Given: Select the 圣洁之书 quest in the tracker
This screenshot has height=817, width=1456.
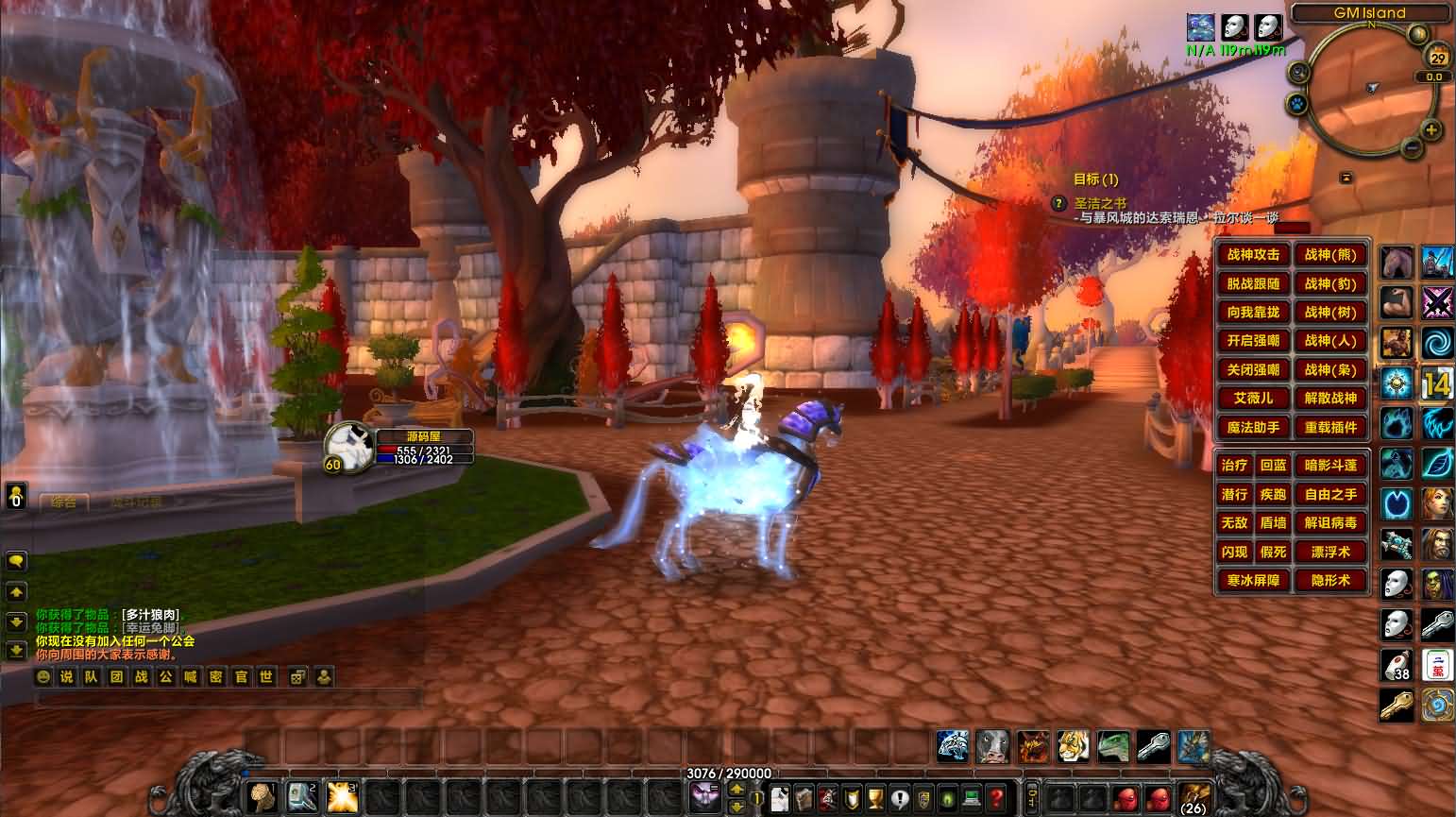Looking at the screenshot, I should (x=1100, y=203).
